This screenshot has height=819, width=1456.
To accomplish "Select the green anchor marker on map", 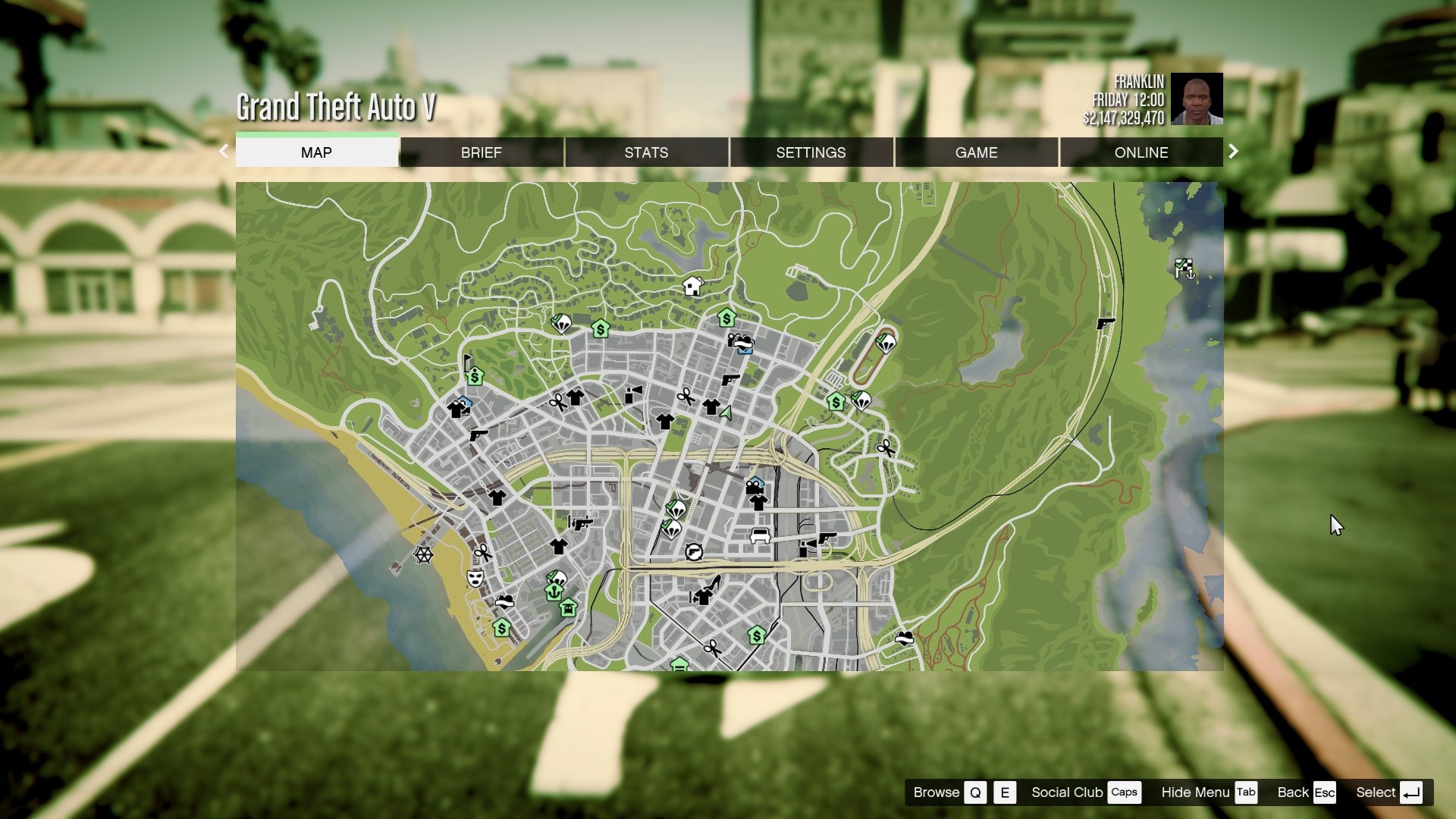I will pos(554,591).
